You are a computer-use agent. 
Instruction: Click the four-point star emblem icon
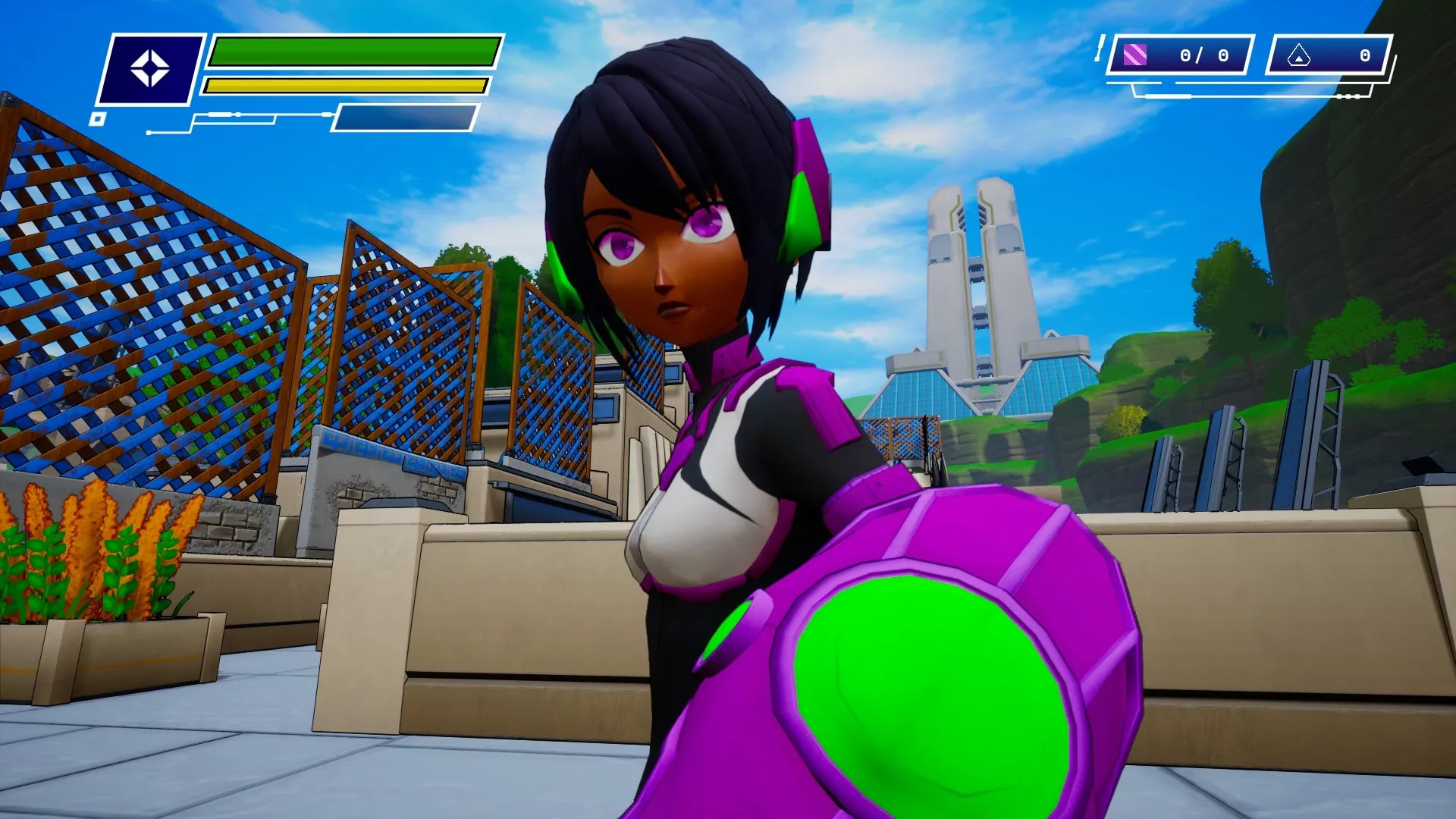point(149,69)
